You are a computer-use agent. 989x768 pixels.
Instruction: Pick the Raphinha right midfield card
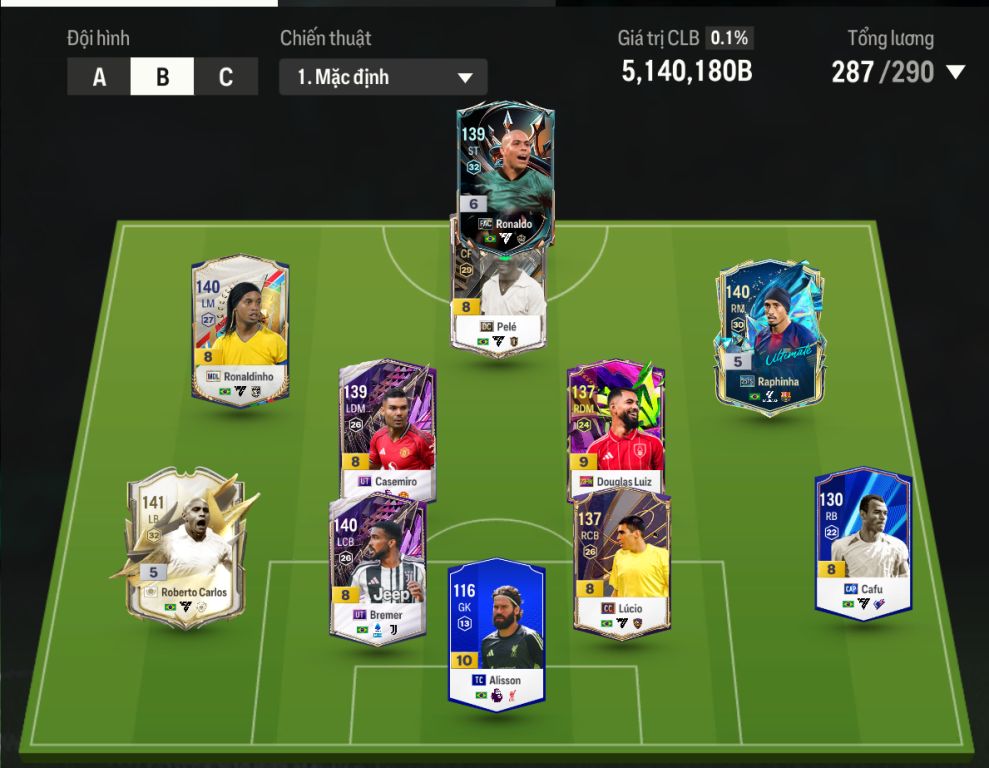click(x=769, y=332)
